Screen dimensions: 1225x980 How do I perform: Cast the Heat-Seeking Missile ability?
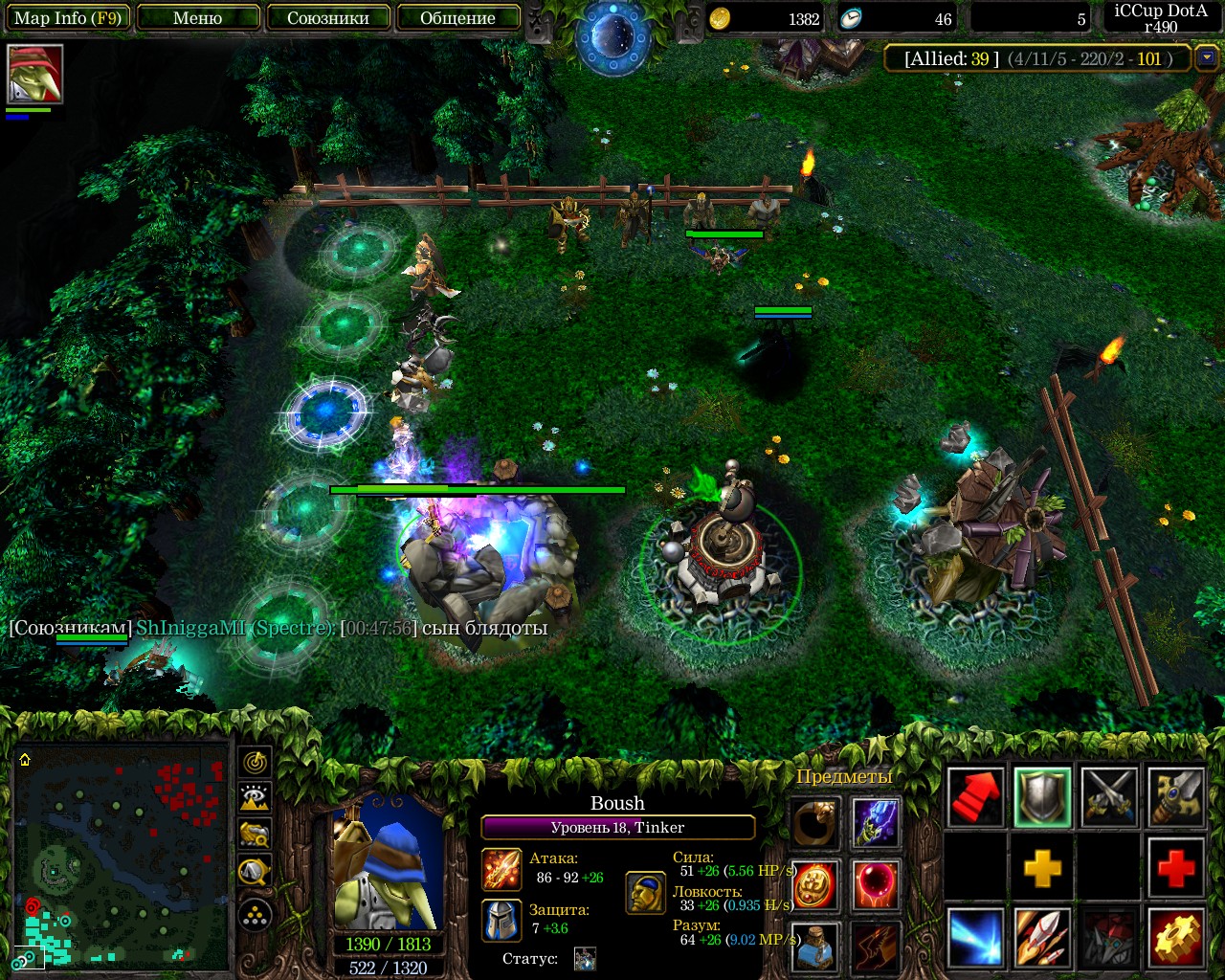[x=1042, y=938]
